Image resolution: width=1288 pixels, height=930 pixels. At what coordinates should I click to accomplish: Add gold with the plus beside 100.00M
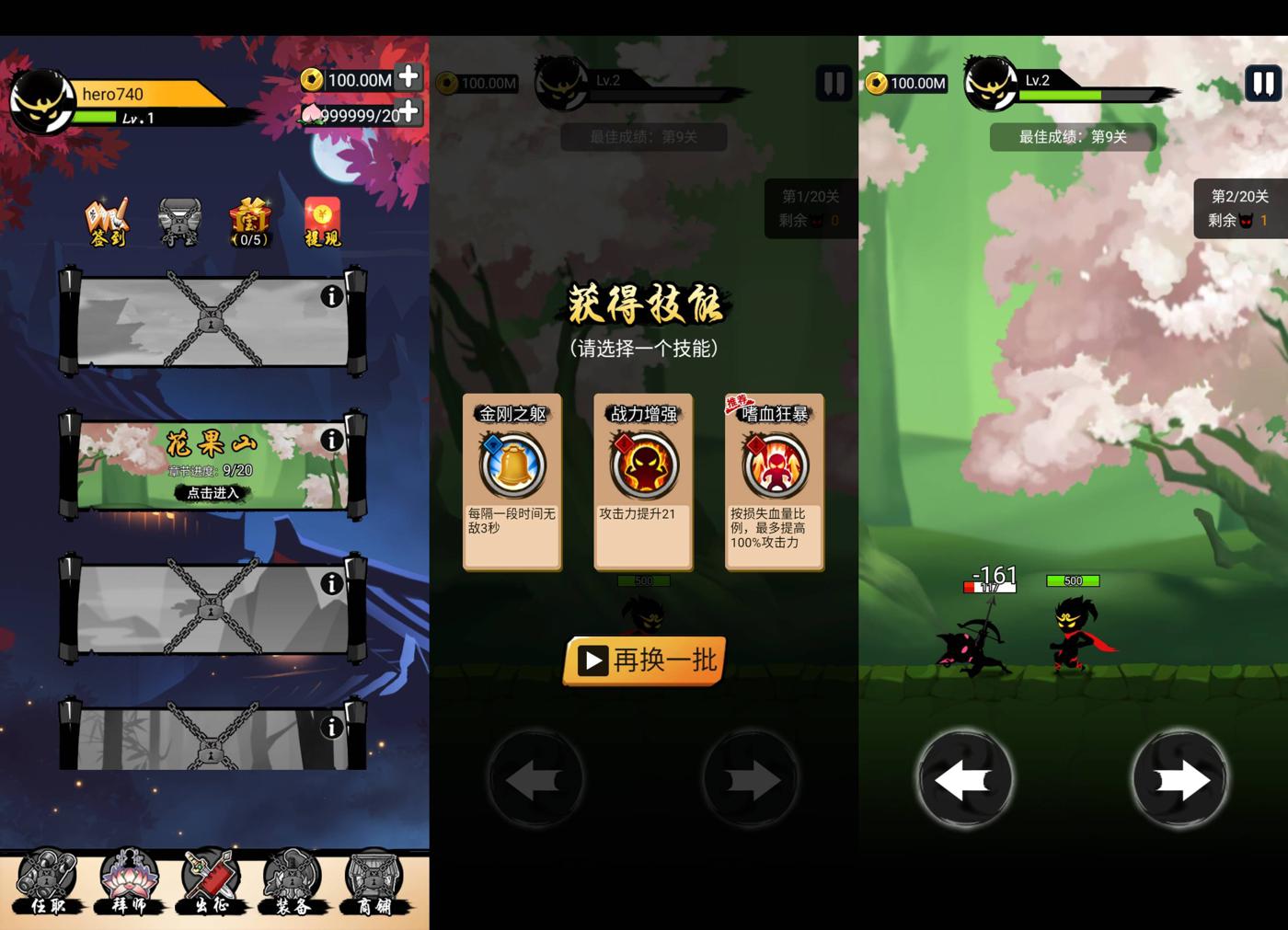(408, 77)
